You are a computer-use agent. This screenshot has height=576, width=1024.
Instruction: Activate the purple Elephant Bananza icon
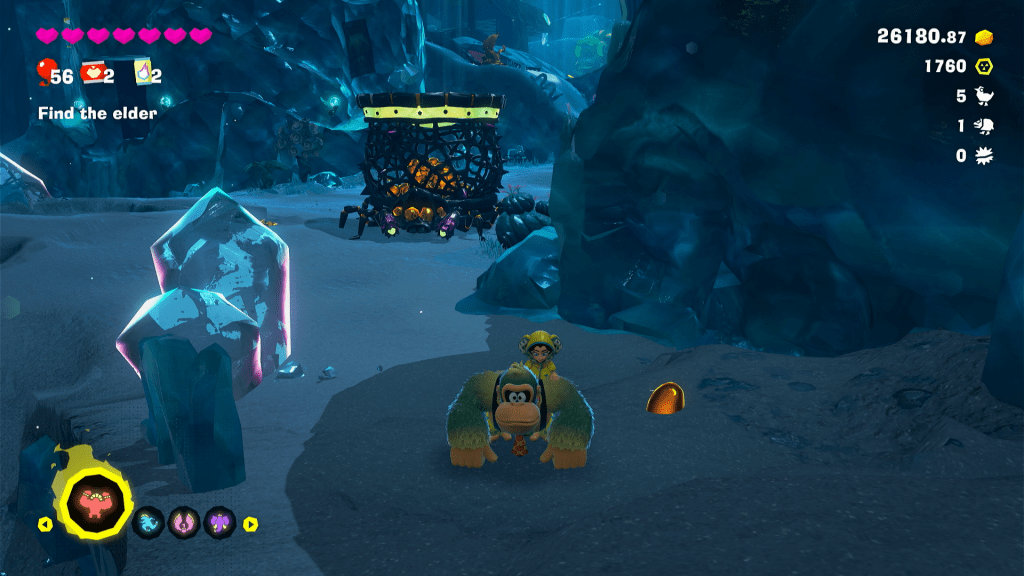coord(220,522)
